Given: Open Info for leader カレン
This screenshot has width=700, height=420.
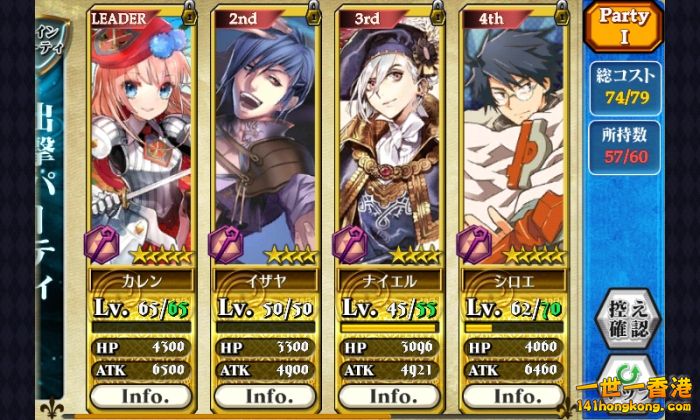Looking at the screenshot, I should pyautogui.click(x=144, y=395).
